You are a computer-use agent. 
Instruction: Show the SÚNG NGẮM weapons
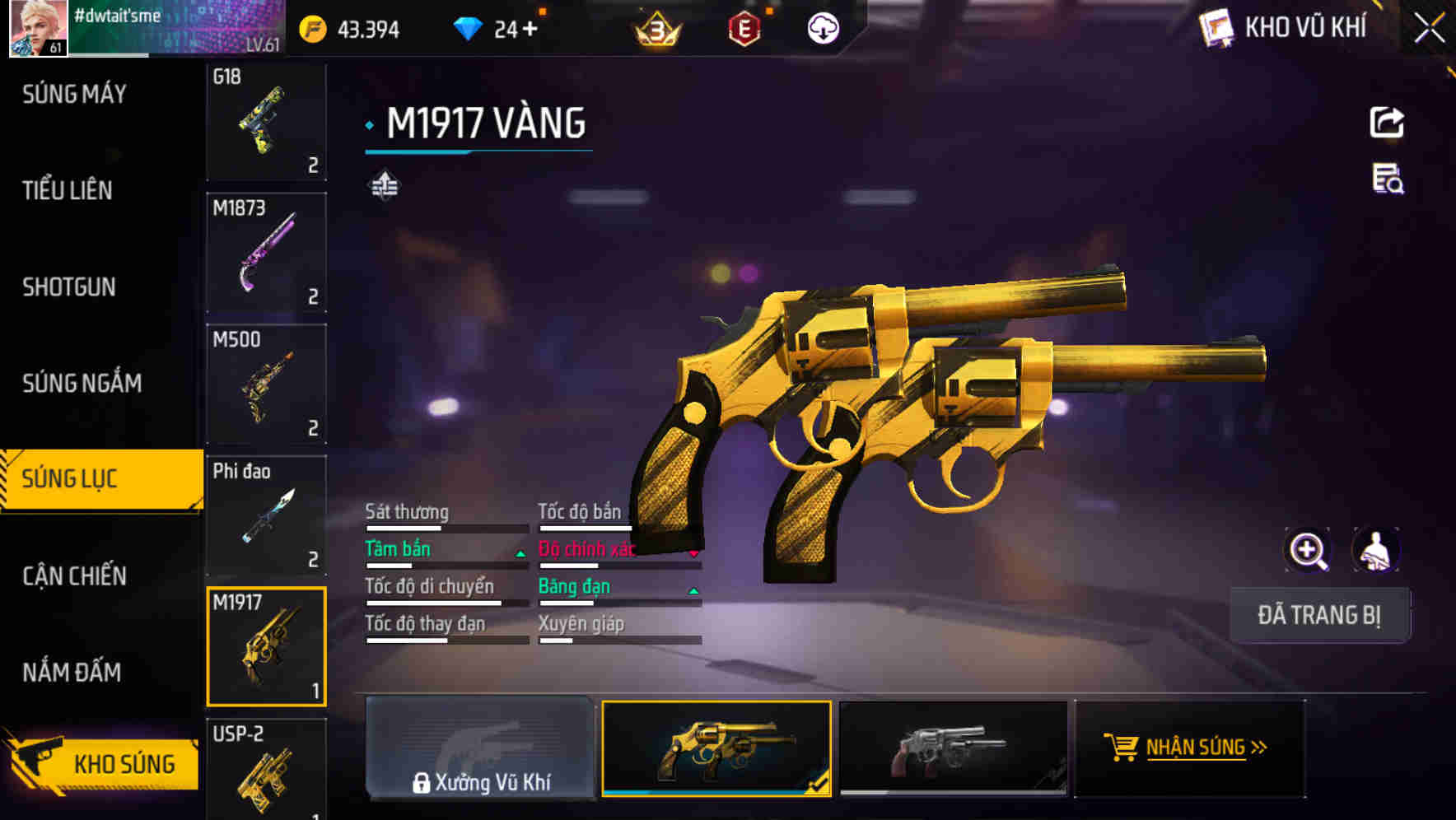coord(82,384)
